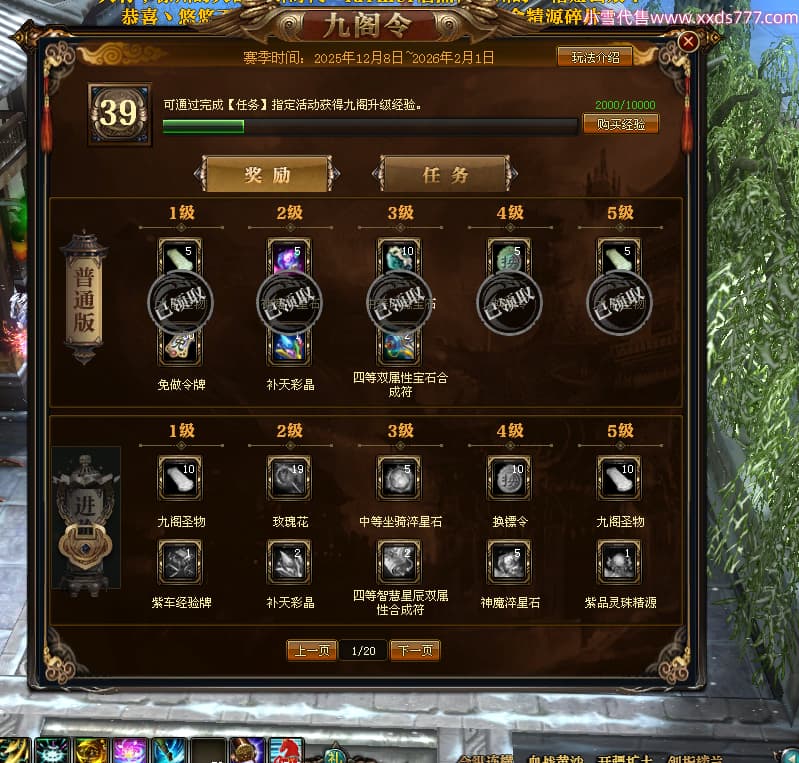The image size is (799, 763).
Task: Select the 紫车经验牌 reward slot
Action: point(180,562)
